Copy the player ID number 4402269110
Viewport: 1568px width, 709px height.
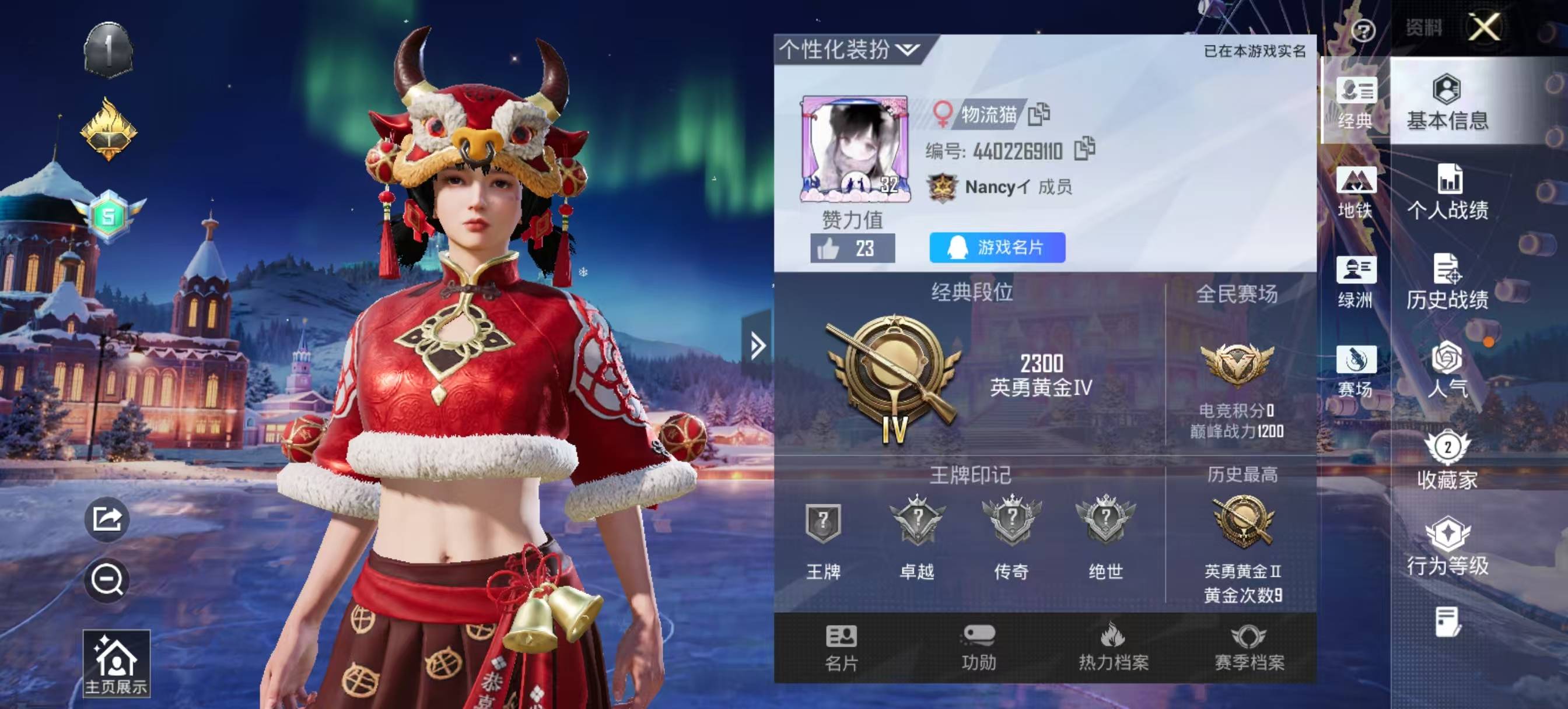(1084, 149)
